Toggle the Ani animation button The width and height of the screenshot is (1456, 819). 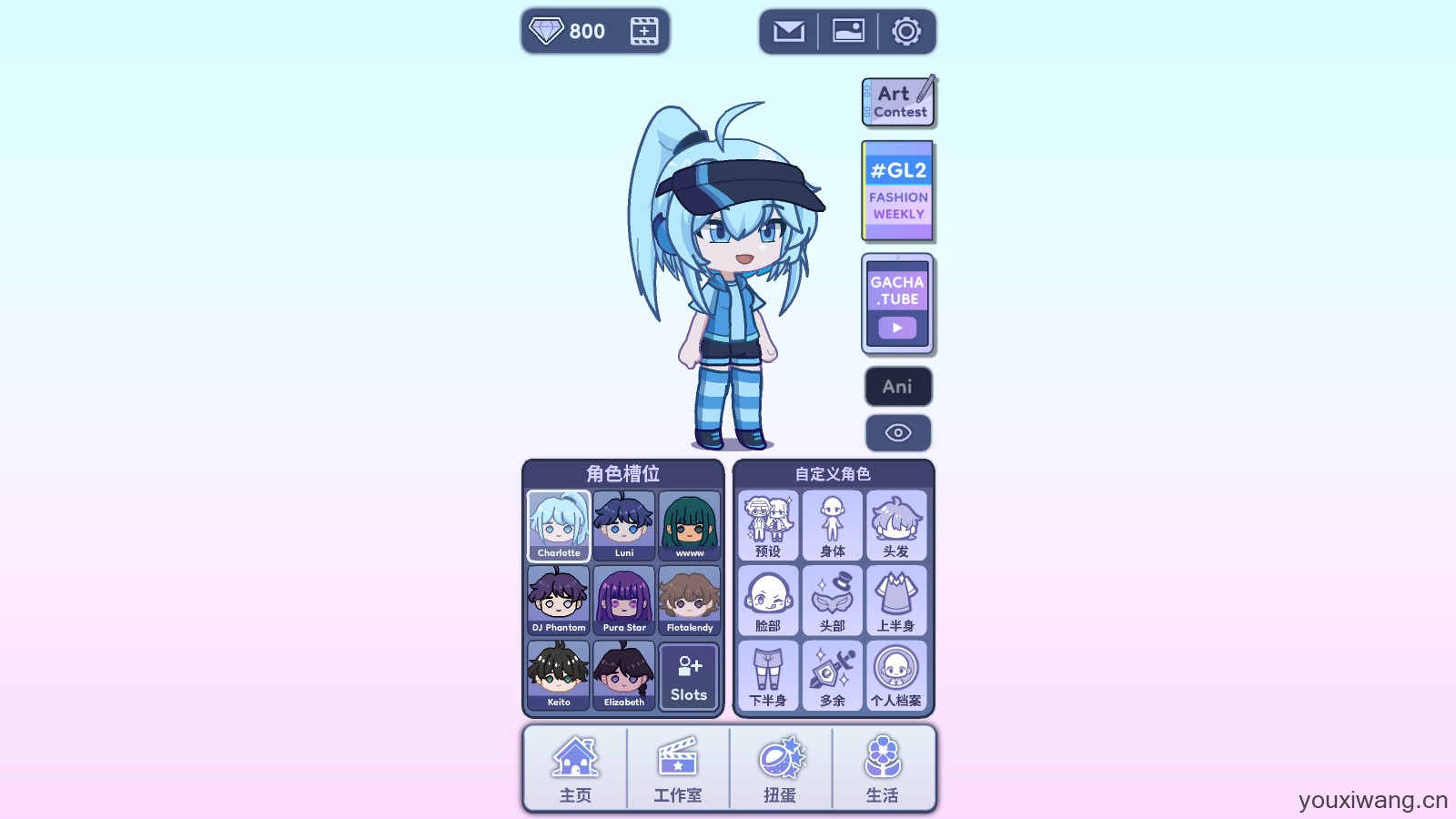(x=897, y=386)
